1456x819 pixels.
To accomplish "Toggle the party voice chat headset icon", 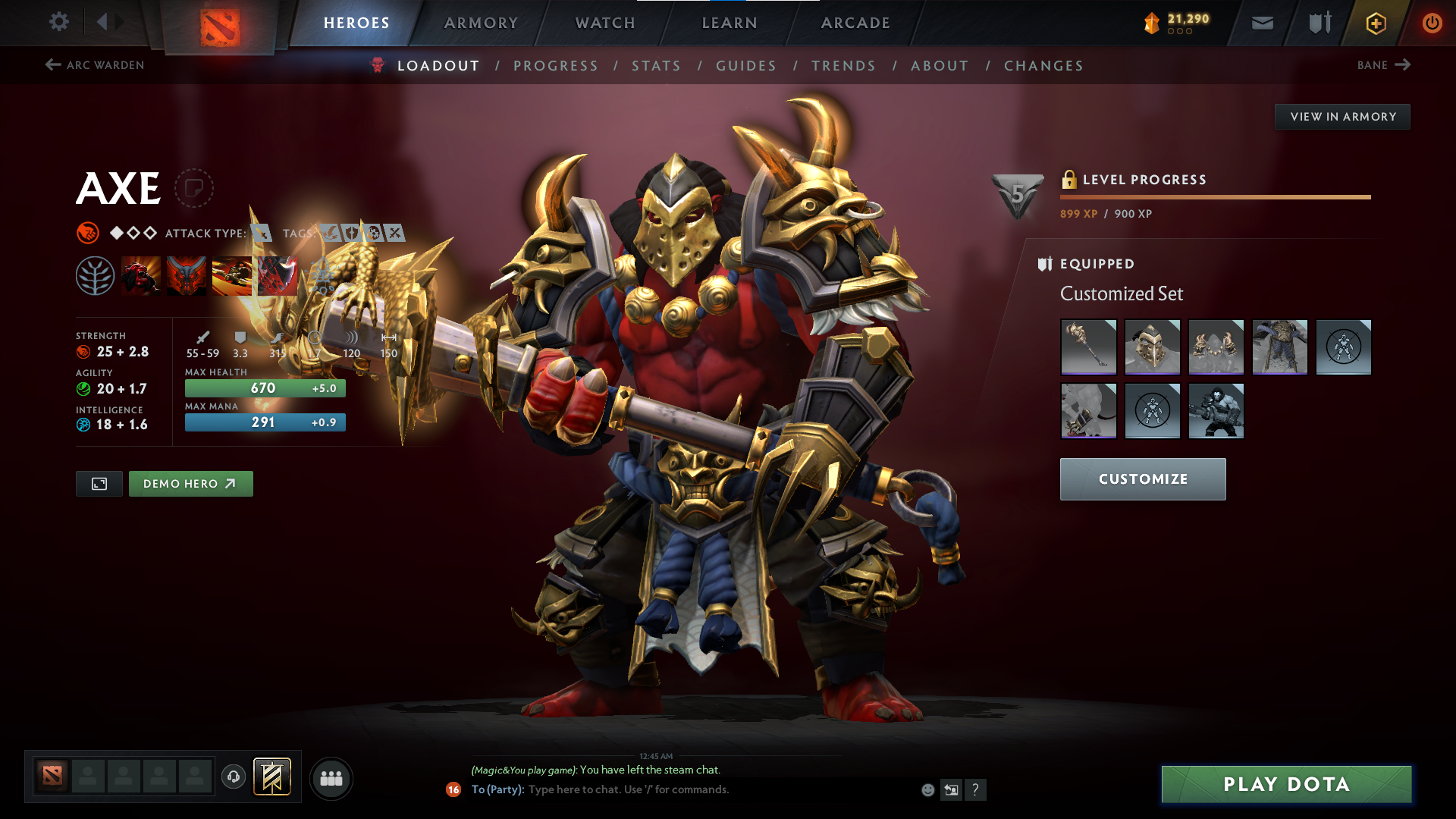I will point(233,777).
